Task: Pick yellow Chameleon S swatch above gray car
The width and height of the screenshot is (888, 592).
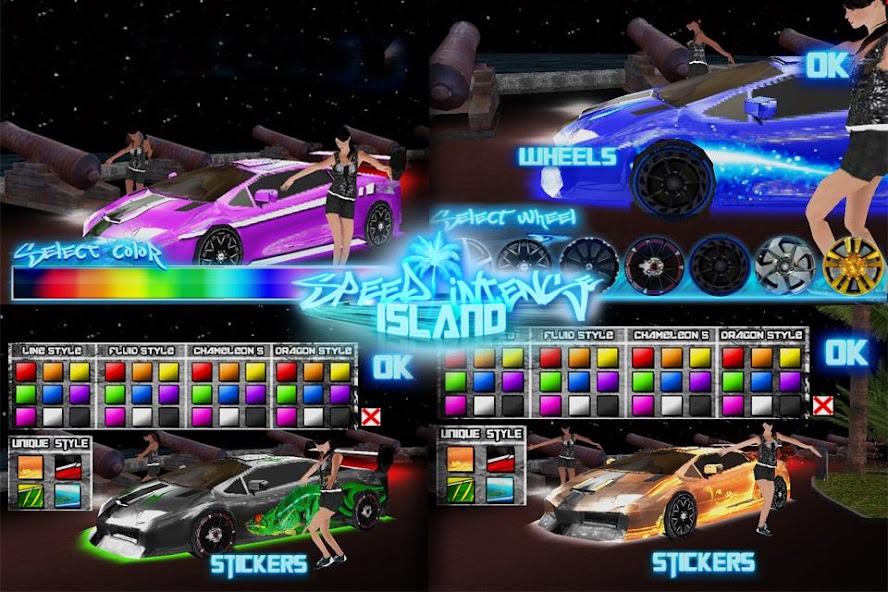Action: 256,372
